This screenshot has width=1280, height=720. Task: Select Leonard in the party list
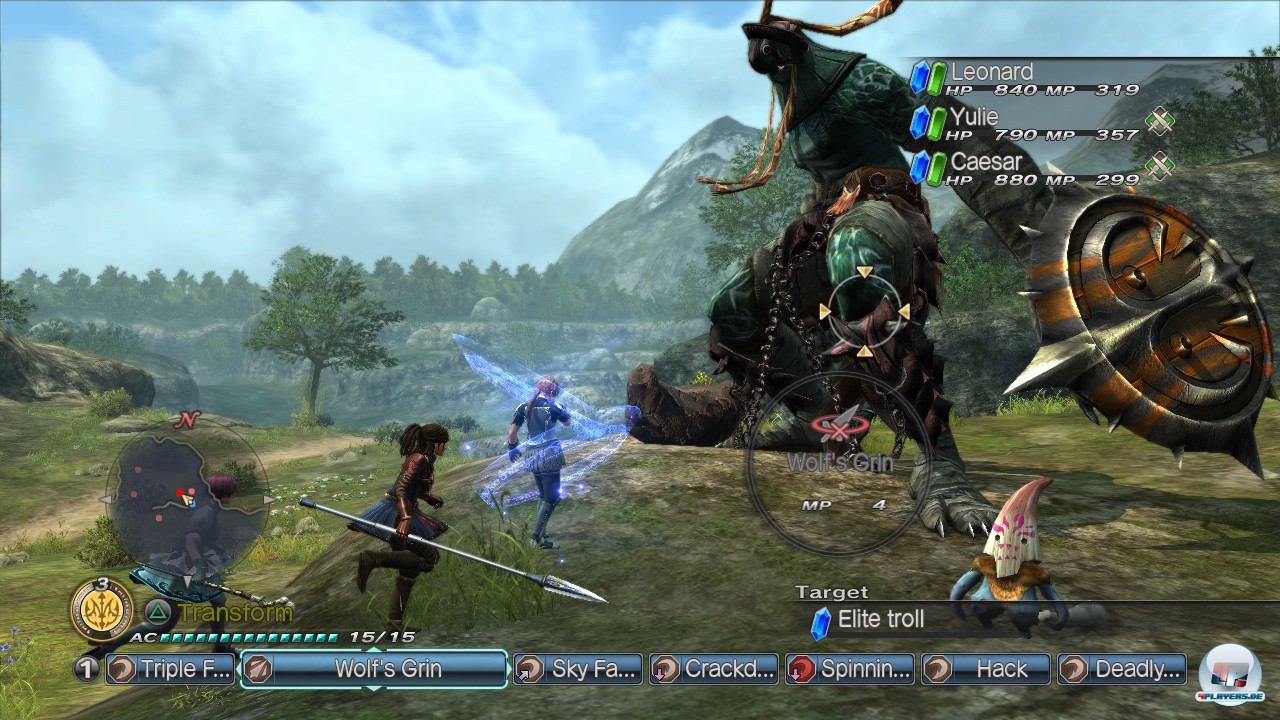point(1025,79)
